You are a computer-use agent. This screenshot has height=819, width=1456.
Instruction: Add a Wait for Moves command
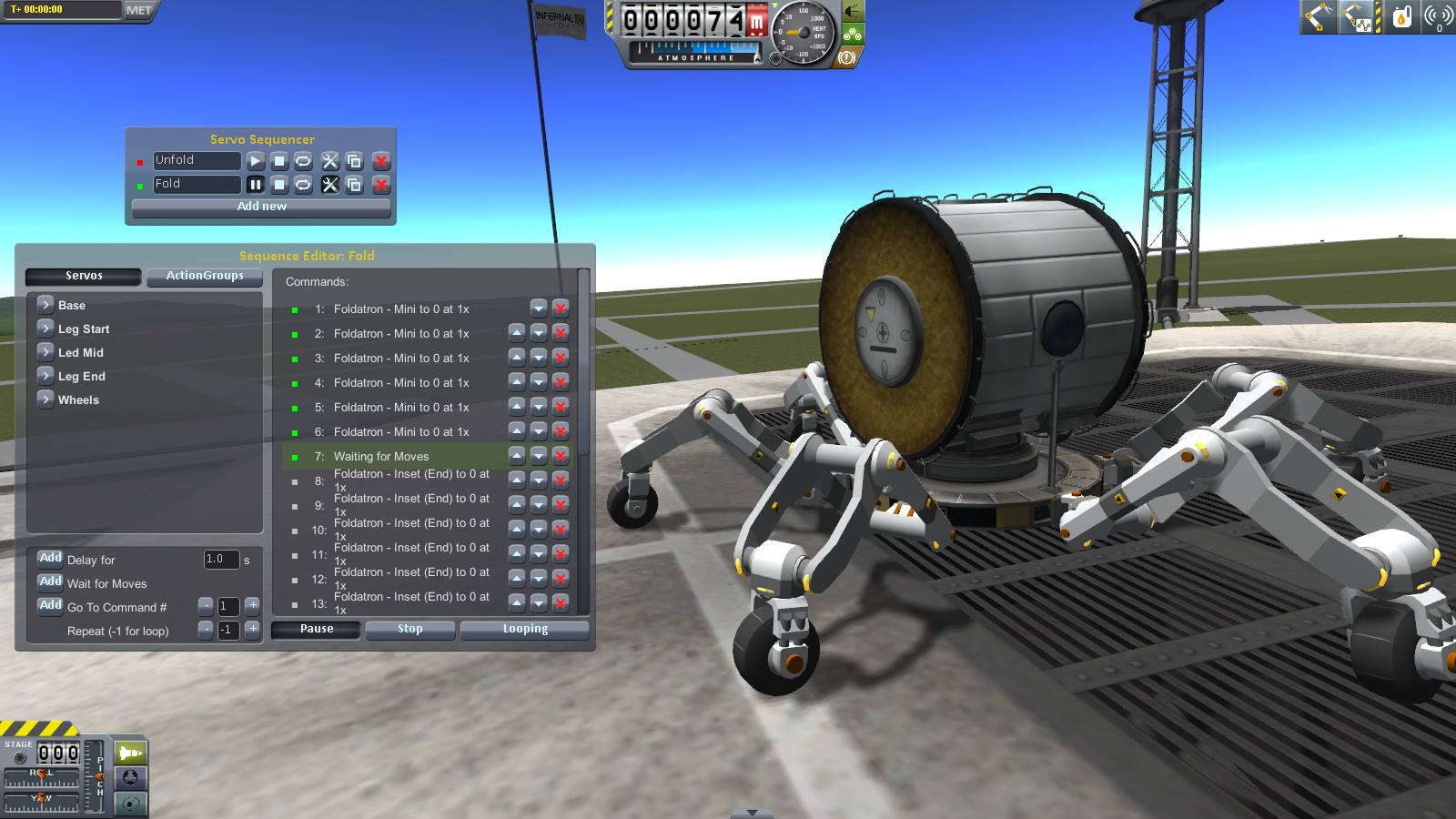[x=50, y=581]
